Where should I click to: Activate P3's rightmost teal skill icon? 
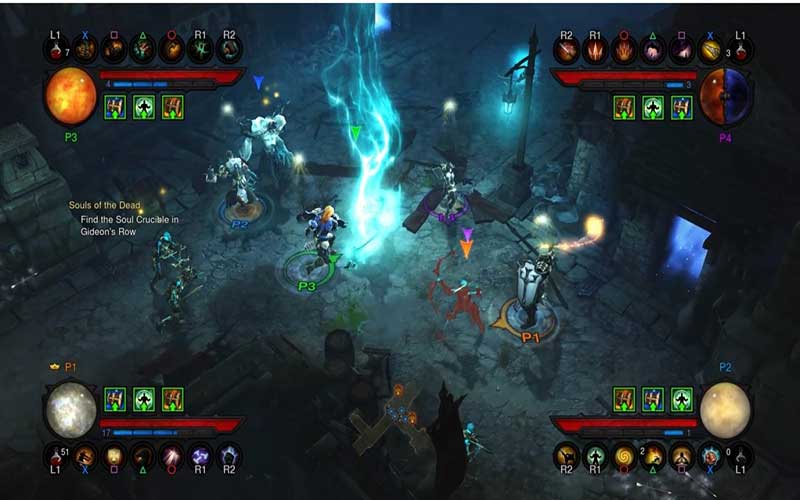pyautogui.click(x=229, y=50)
